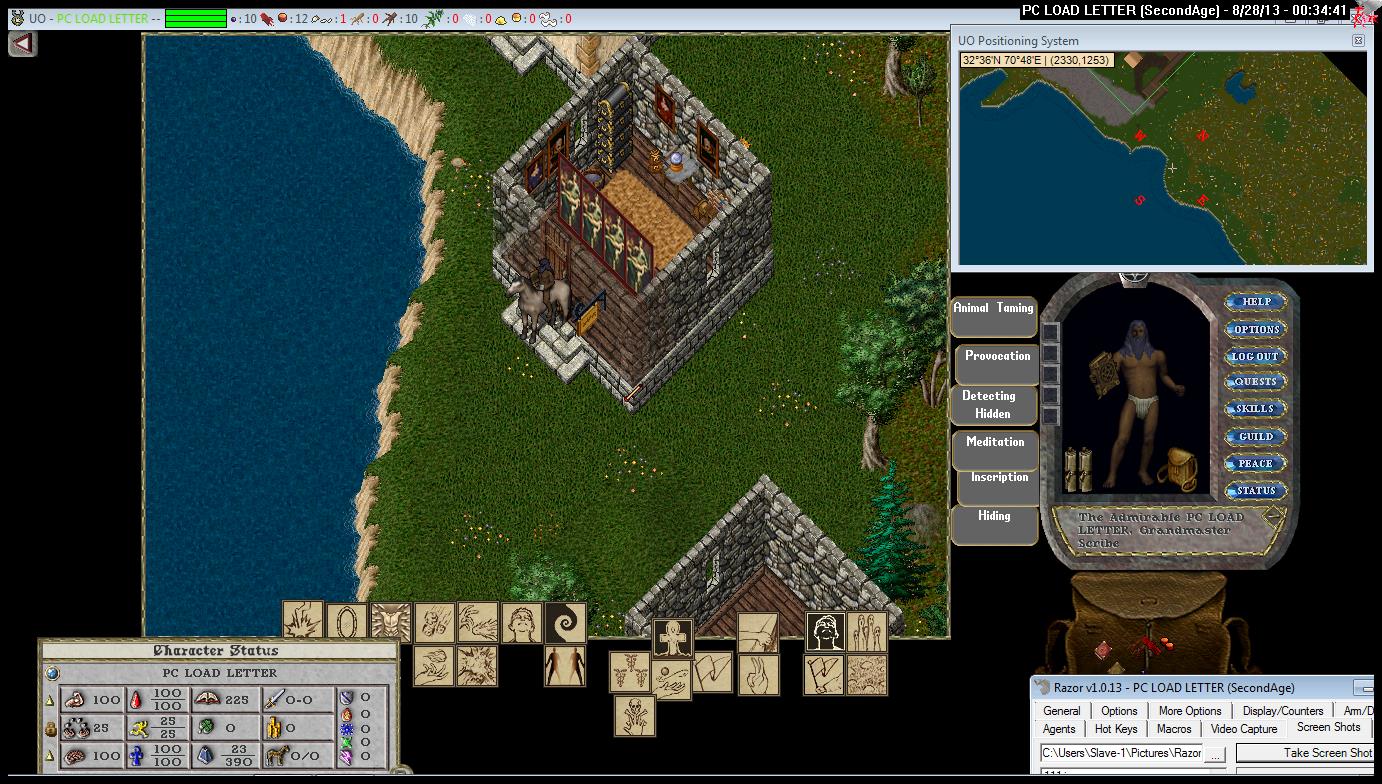The height and width of the screenshot is (784, 1382).
Task: Show the Skills list
Action: click(1256, 409)
